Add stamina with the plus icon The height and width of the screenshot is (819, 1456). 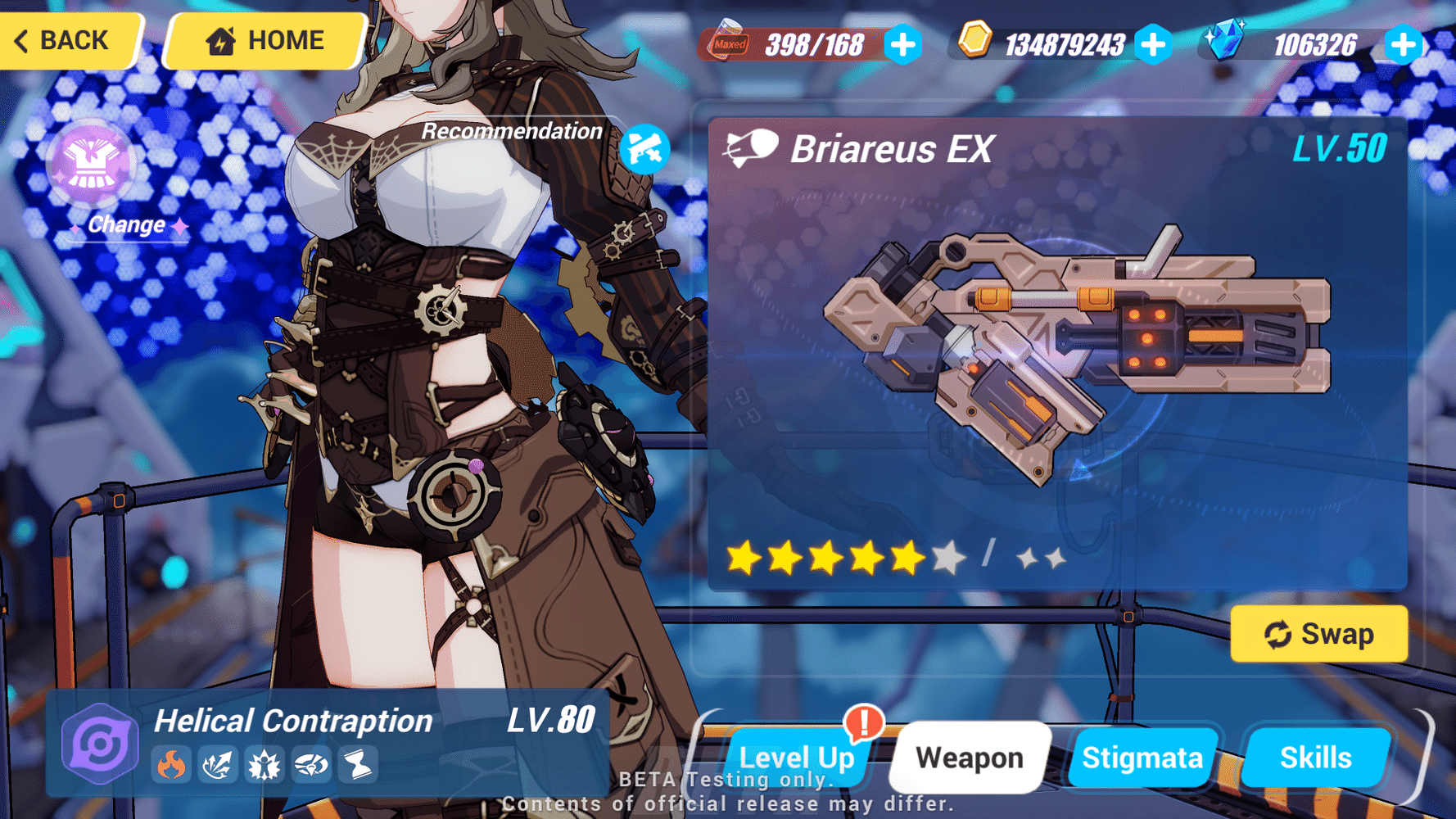(x=902, y=46)
